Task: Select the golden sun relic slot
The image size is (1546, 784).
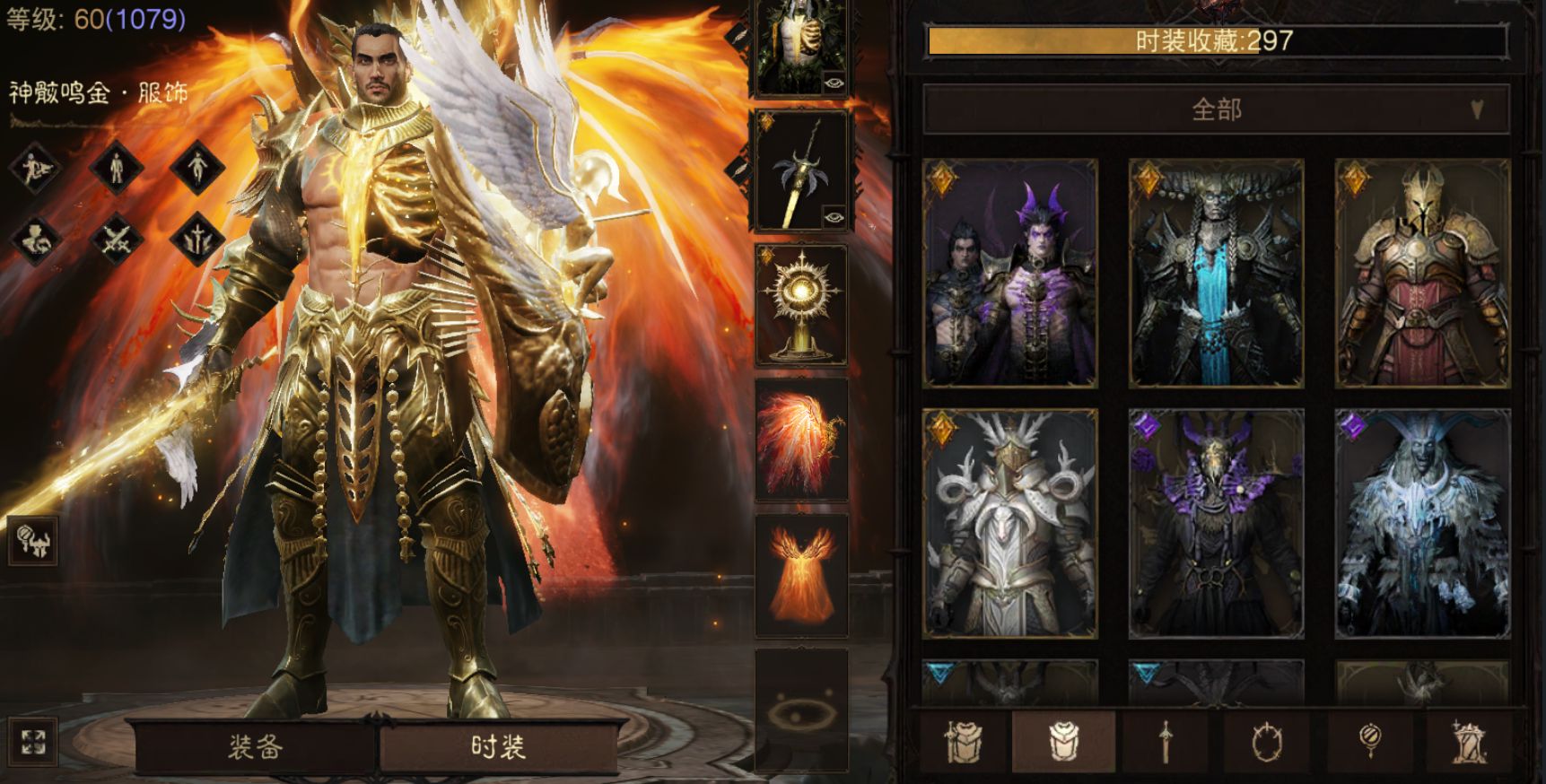Action: (801, 305)
